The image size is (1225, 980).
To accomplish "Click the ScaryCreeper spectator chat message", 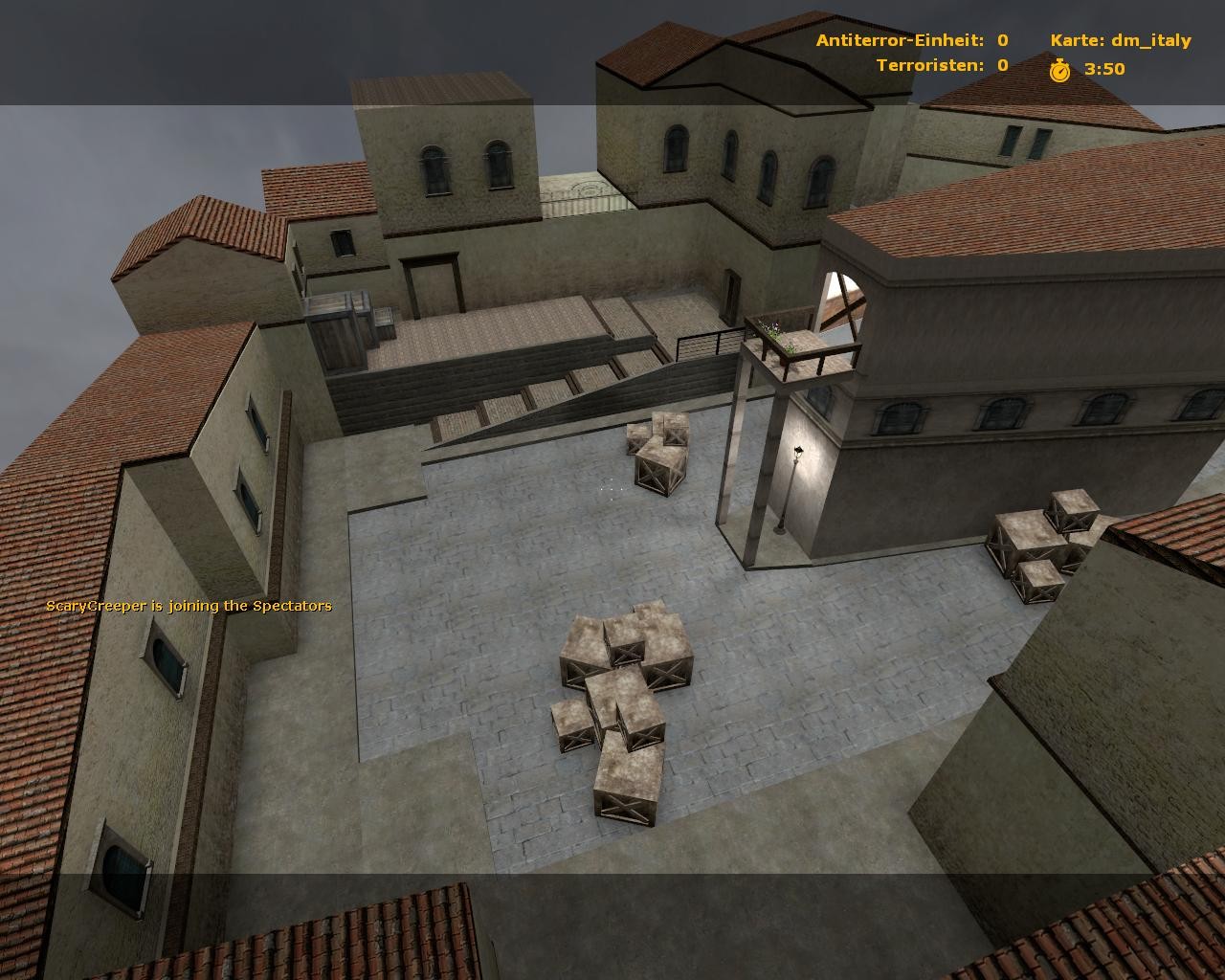I will (189, 605).
